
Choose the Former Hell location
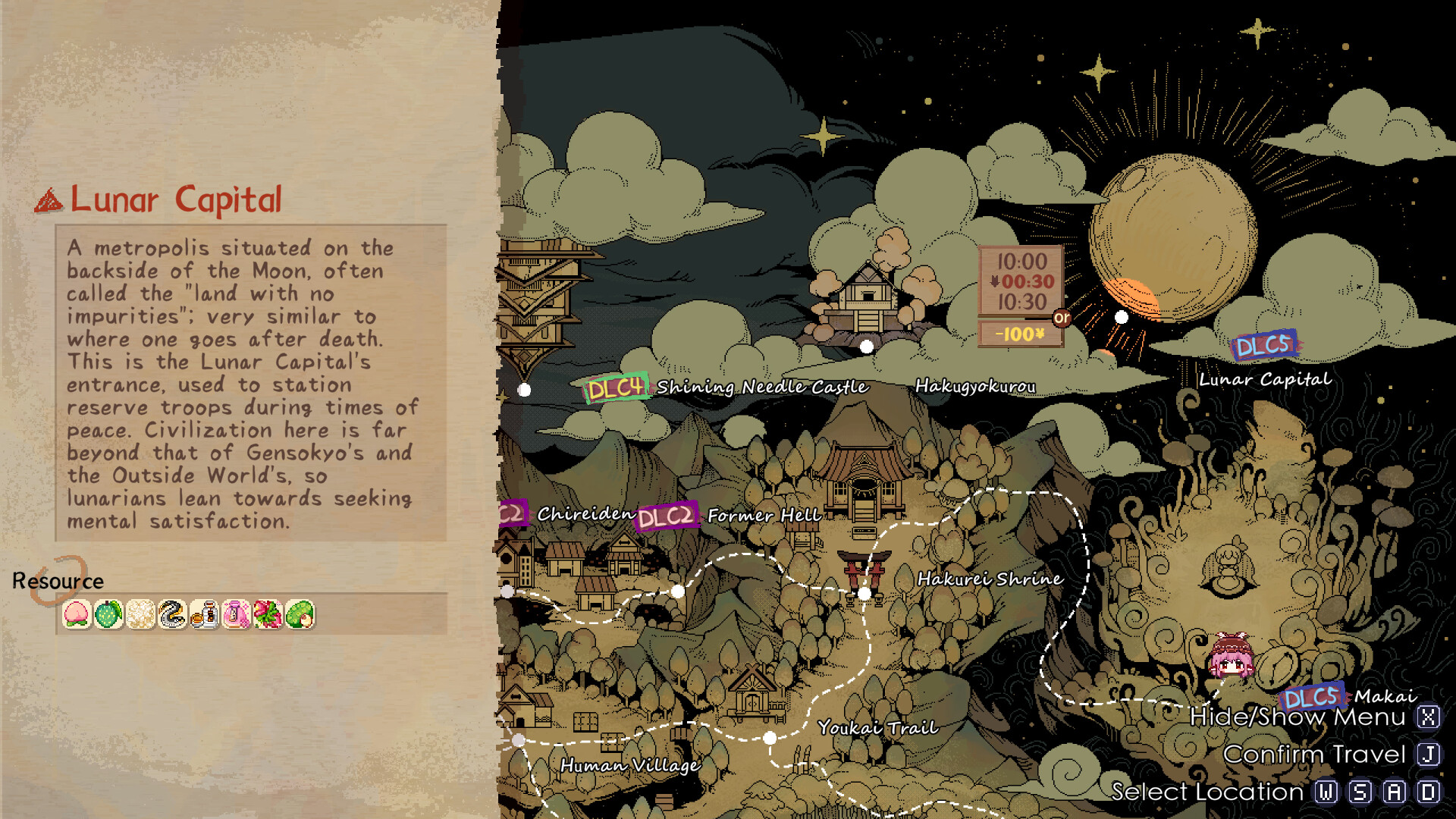click(x=764, y=516)
